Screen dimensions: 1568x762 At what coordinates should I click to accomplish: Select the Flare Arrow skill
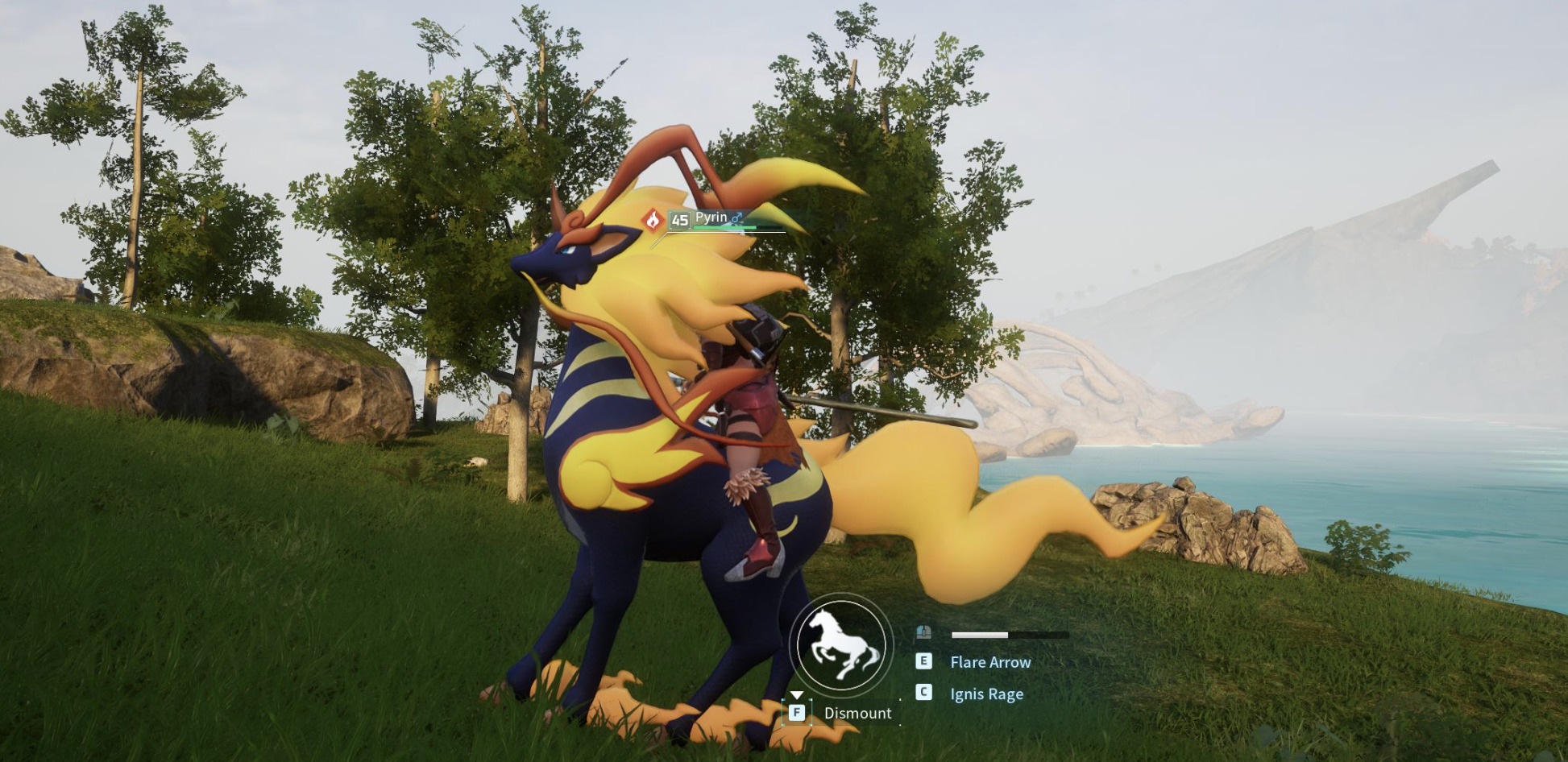point(989,662)
